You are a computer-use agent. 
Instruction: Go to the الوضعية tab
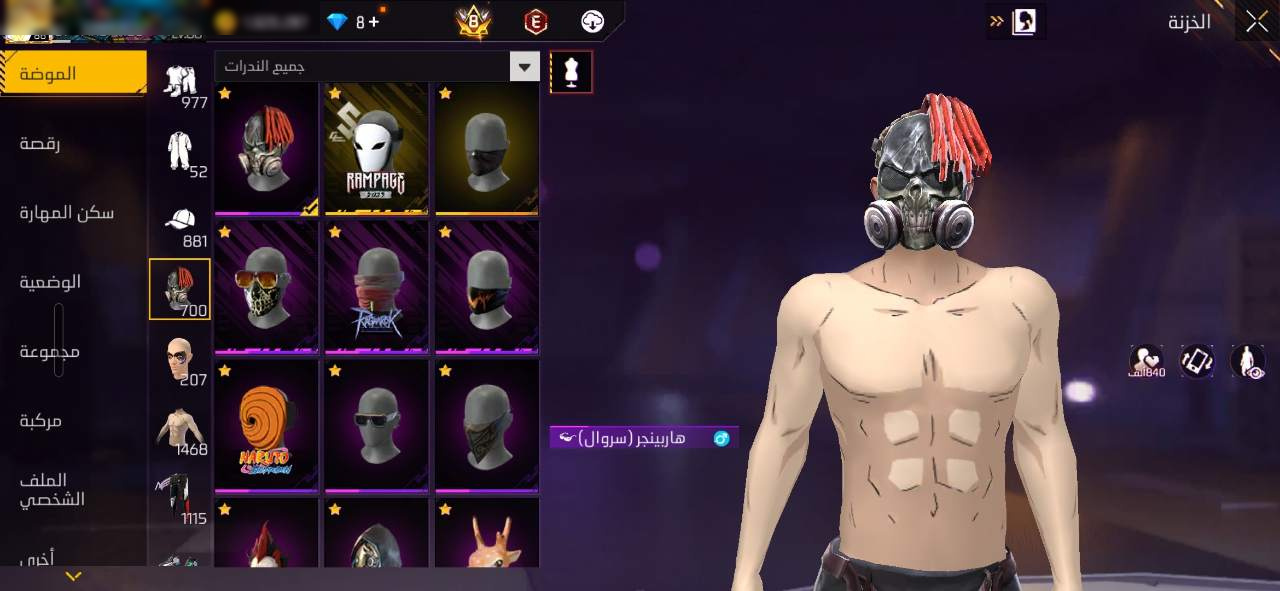click(x=51, y=282)
